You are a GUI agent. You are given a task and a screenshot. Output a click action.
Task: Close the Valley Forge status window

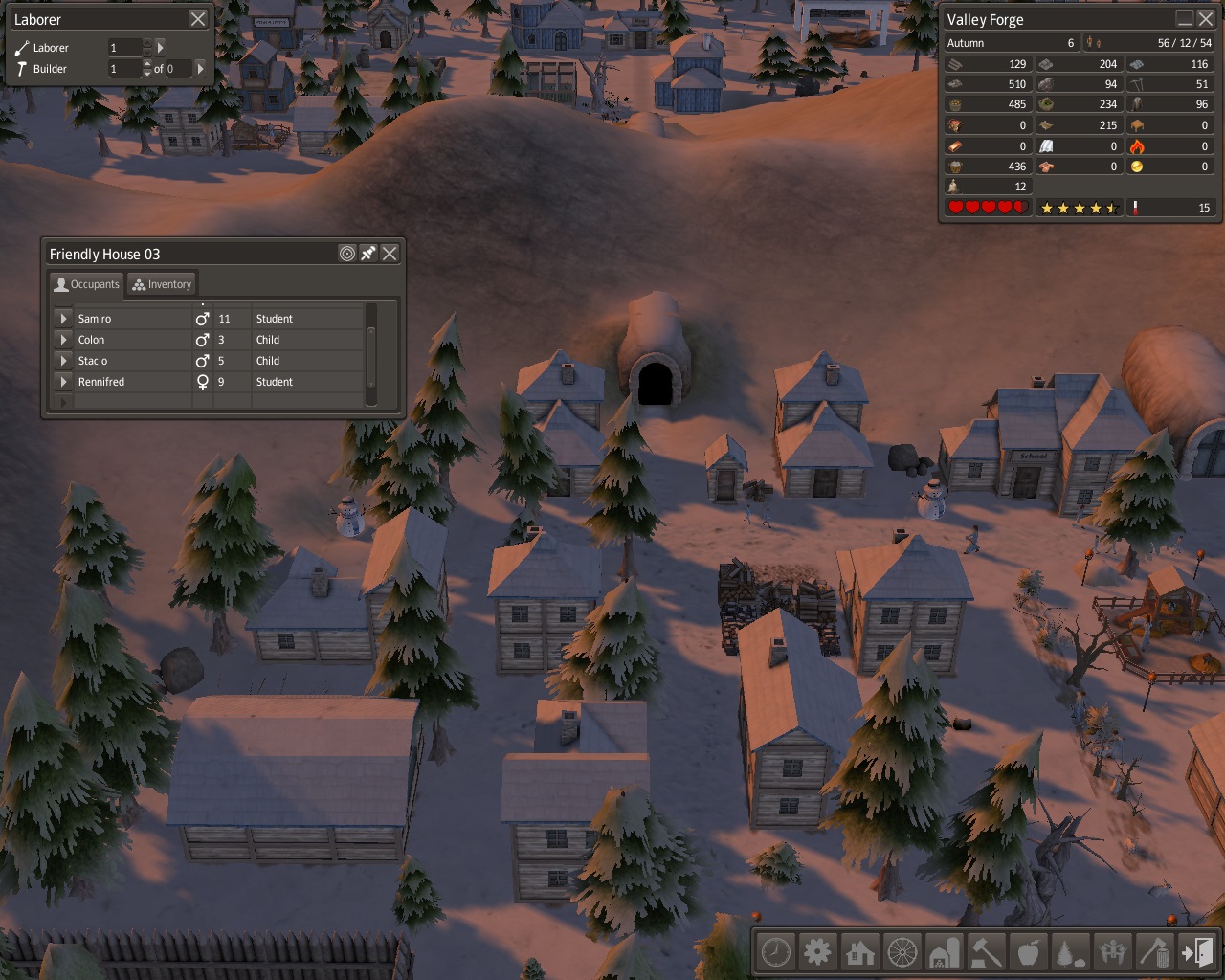pos(1206,19)
